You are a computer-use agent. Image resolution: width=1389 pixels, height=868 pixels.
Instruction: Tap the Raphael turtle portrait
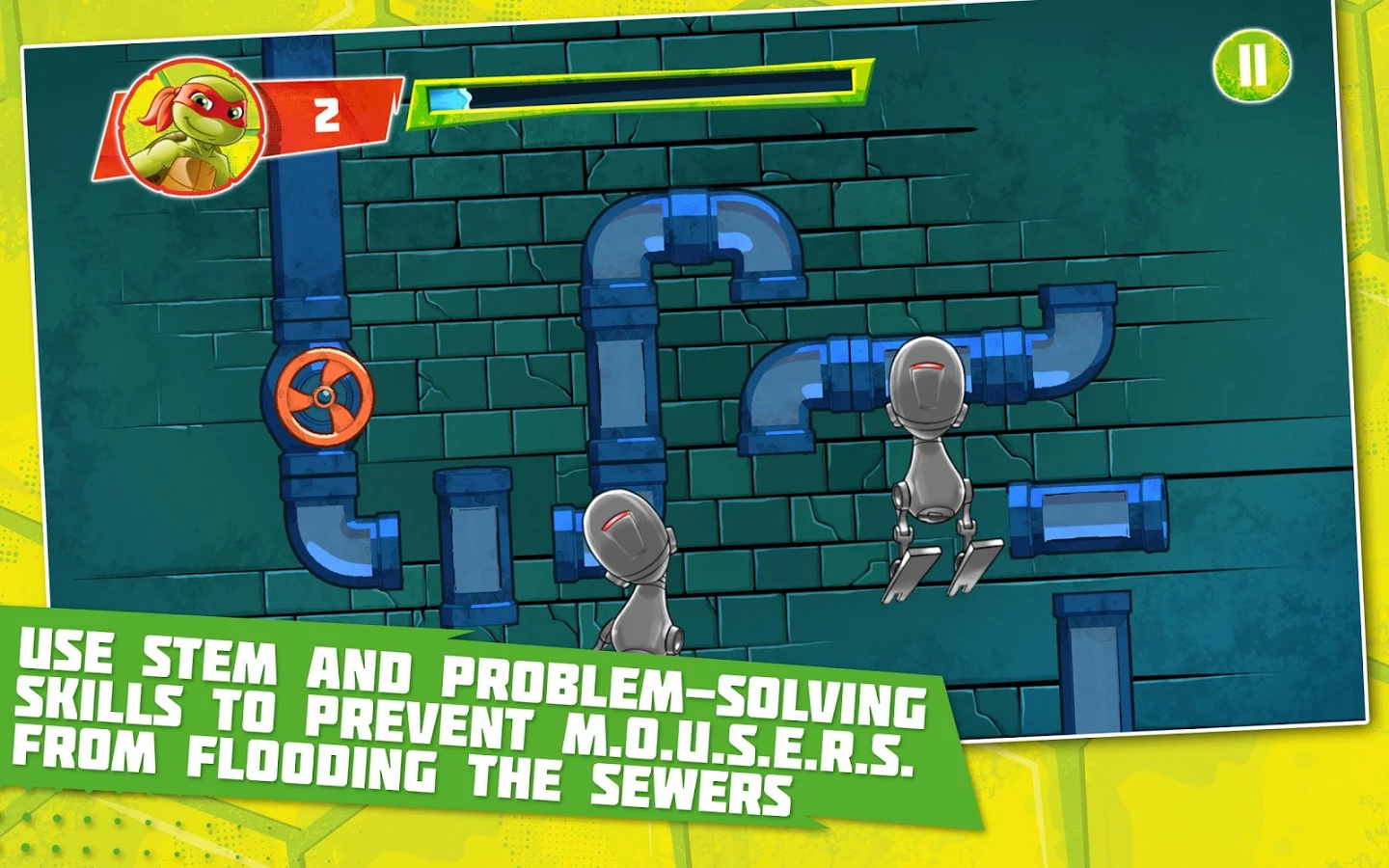190,126
